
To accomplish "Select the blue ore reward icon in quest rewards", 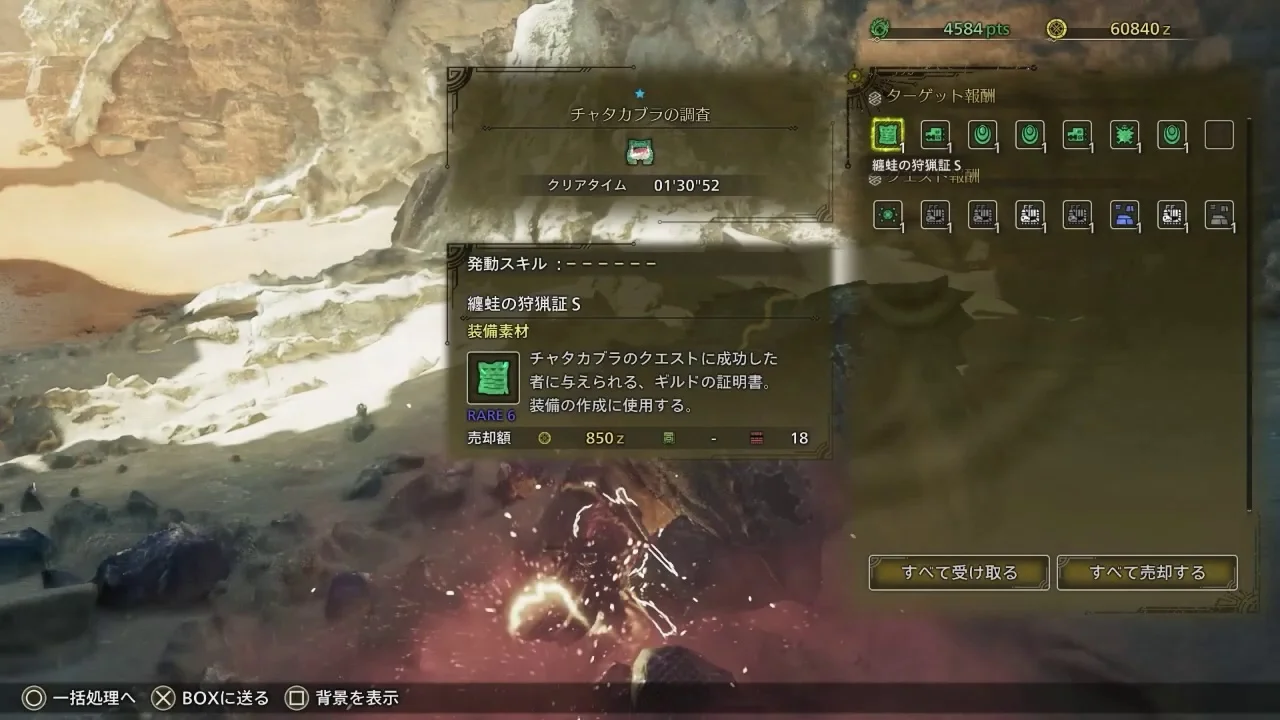I will 1124,215.
